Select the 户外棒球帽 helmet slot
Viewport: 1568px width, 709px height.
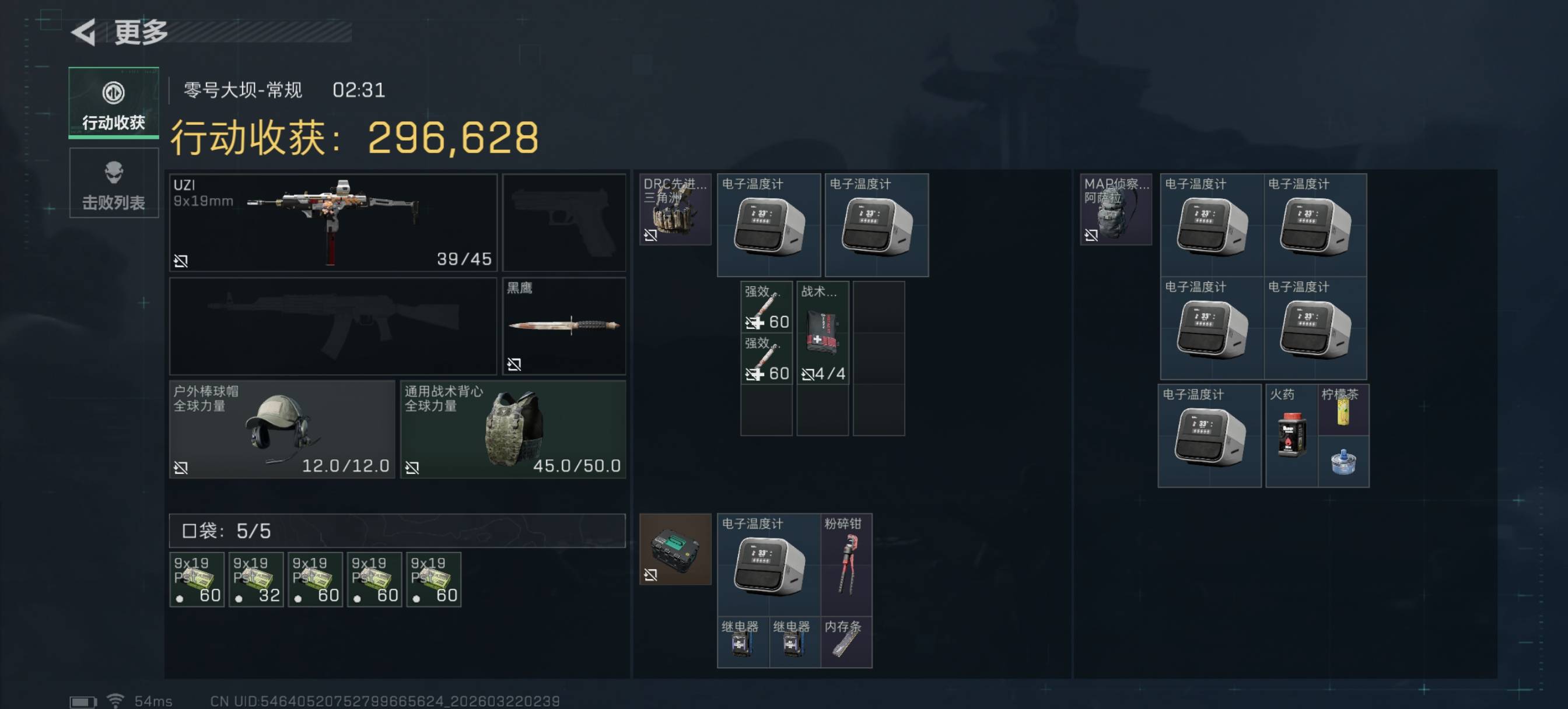point(282,430)
